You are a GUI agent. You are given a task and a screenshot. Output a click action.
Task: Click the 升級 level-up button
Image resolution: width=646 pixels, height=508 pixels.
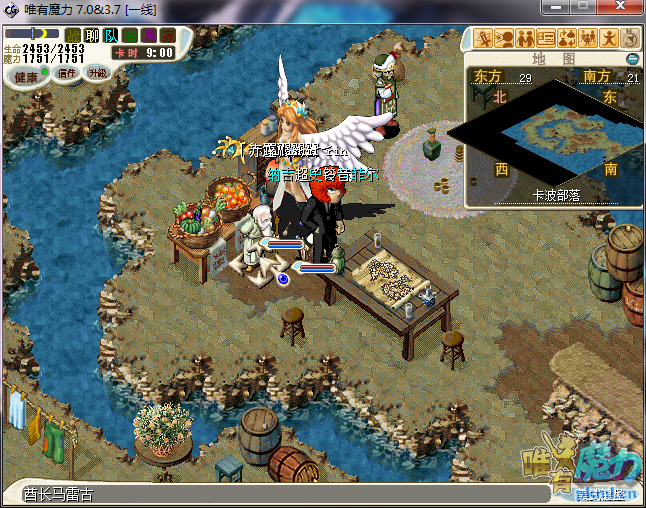pyautogui.click(x=97, y=73)
